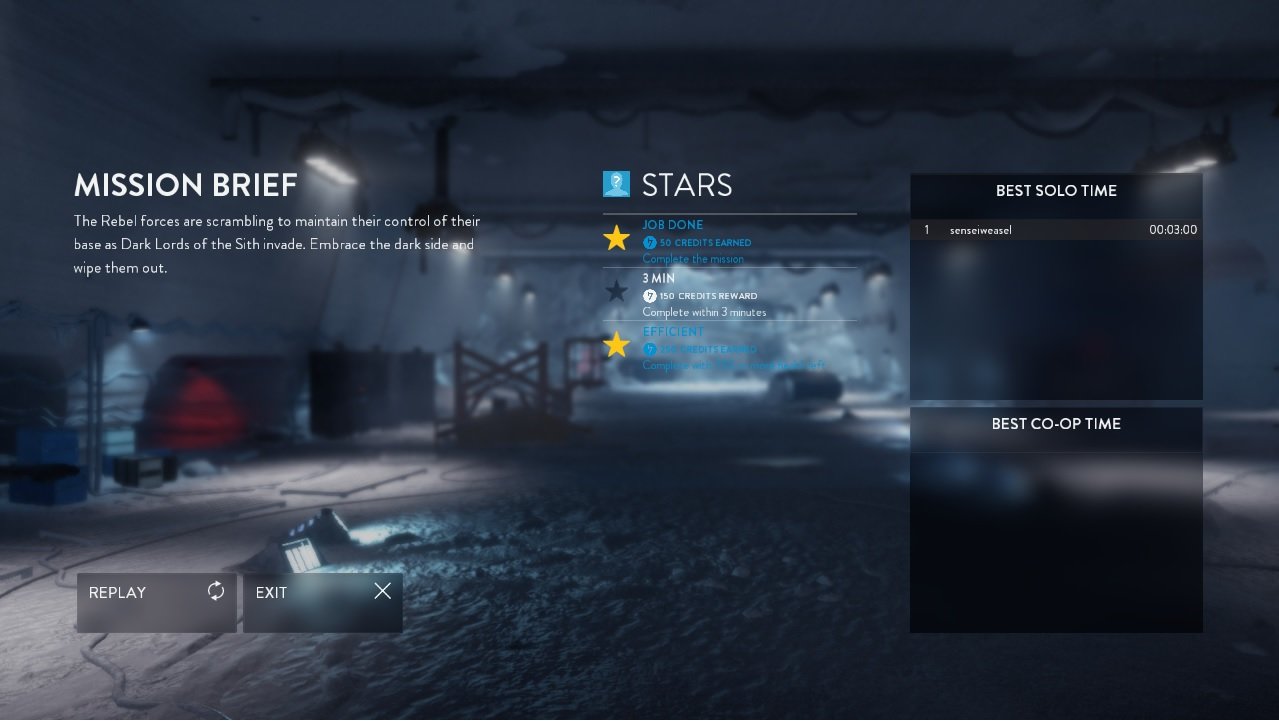Replay the mission
The image size is (1279, 721).
(x=157, y=602)
